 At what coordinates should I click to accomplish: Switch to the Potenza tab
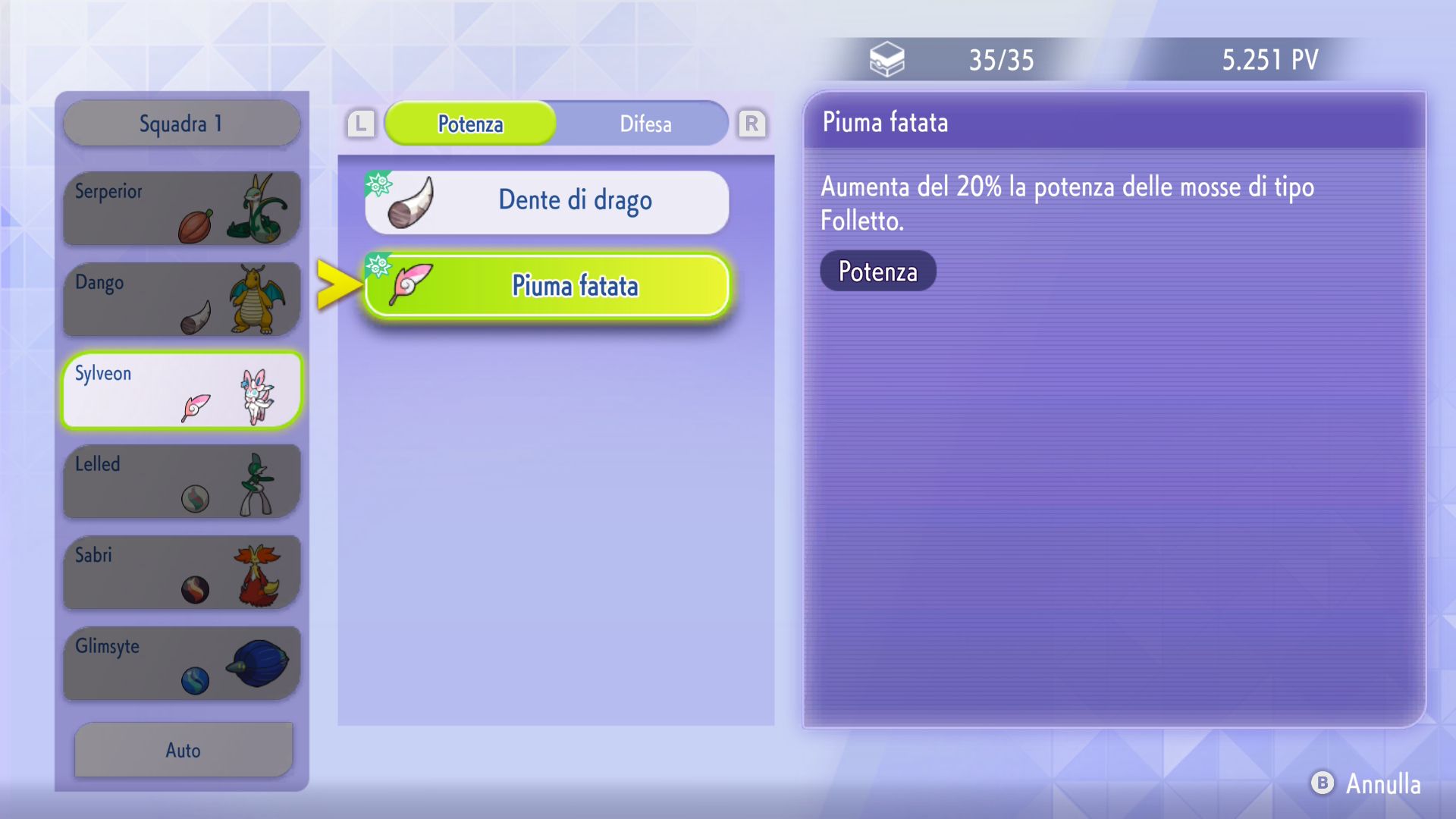[x=470, y=124]
